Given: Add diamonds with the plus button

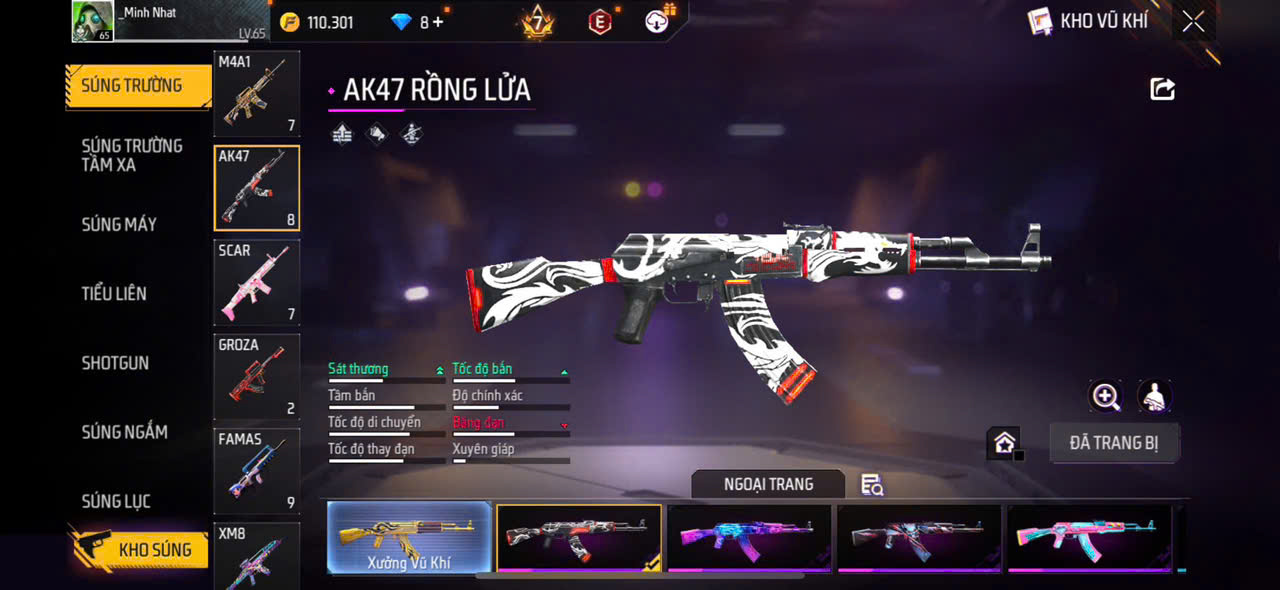Looking at the screenshot, I should point(438,22).
